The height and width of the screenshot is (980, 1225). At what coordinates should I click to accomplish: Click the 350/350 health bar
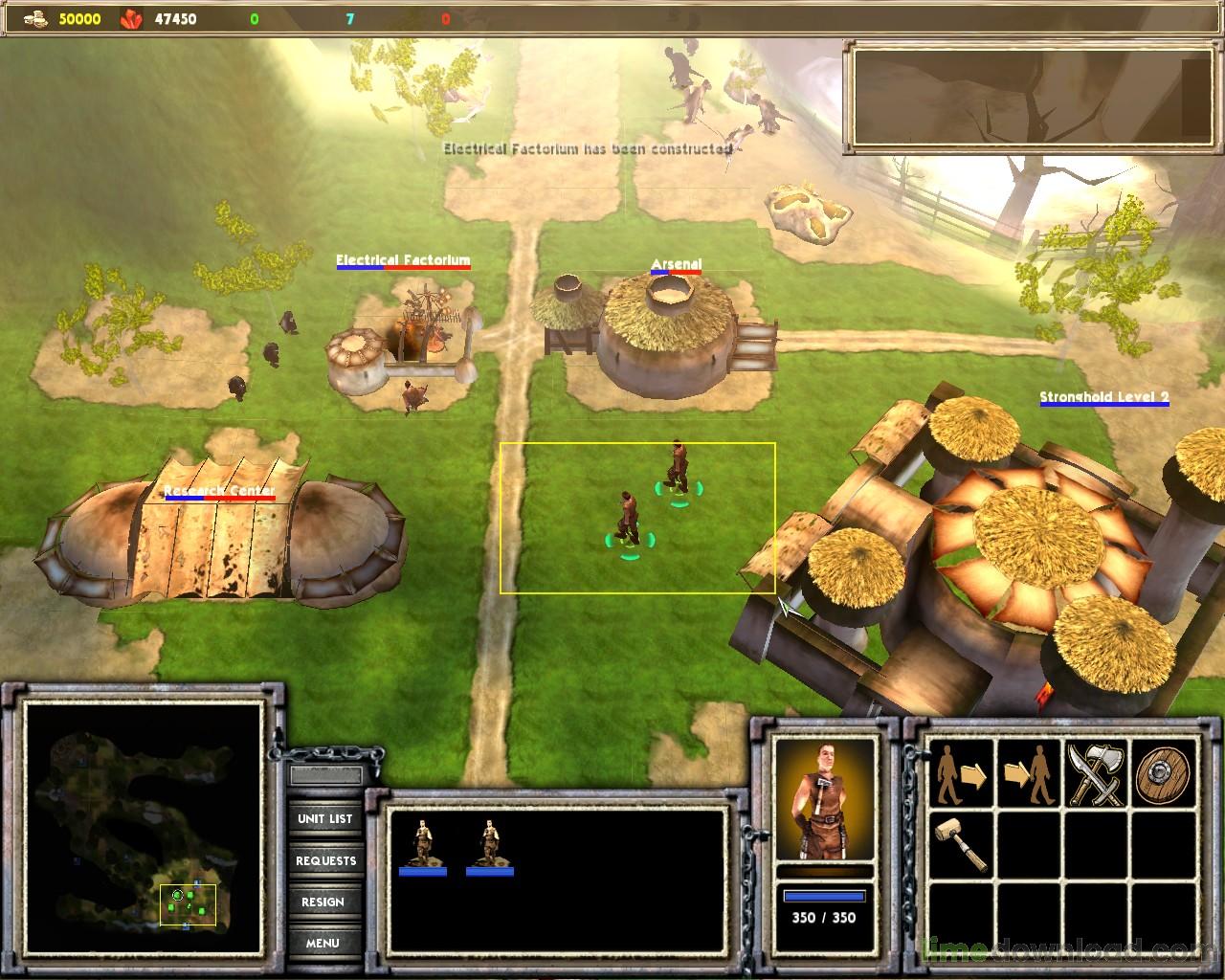coord(825,895)
